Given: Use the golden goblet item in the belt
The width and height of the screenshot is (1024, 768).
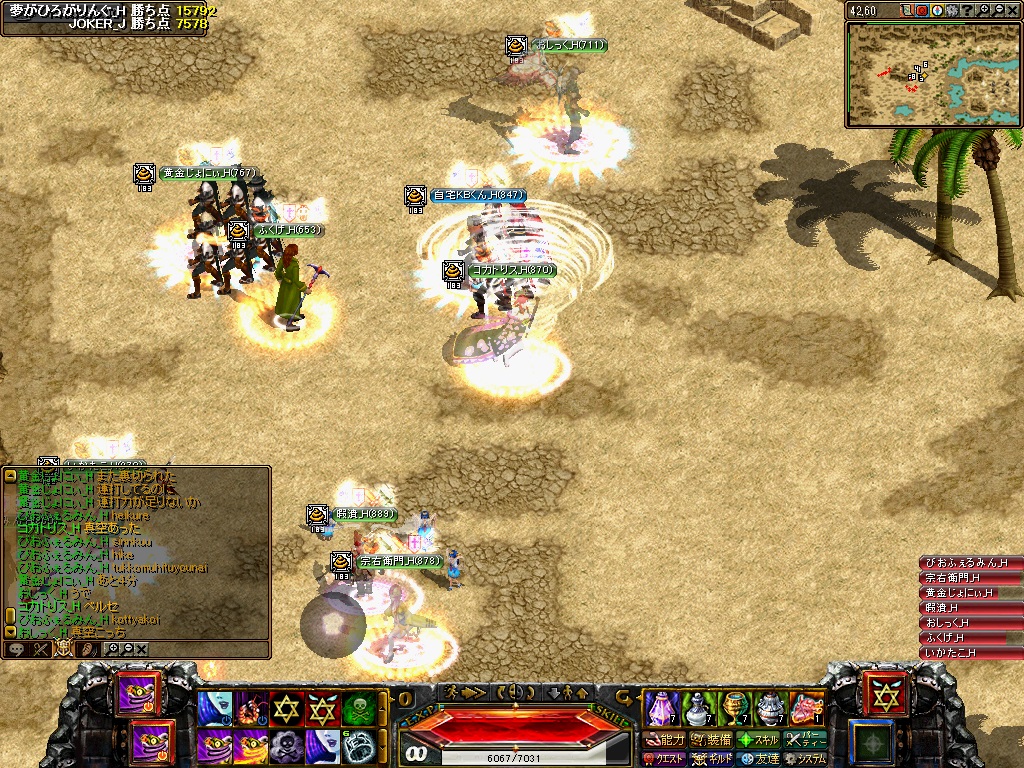Looking at the screenshot, I should click(x=735, y=708).
